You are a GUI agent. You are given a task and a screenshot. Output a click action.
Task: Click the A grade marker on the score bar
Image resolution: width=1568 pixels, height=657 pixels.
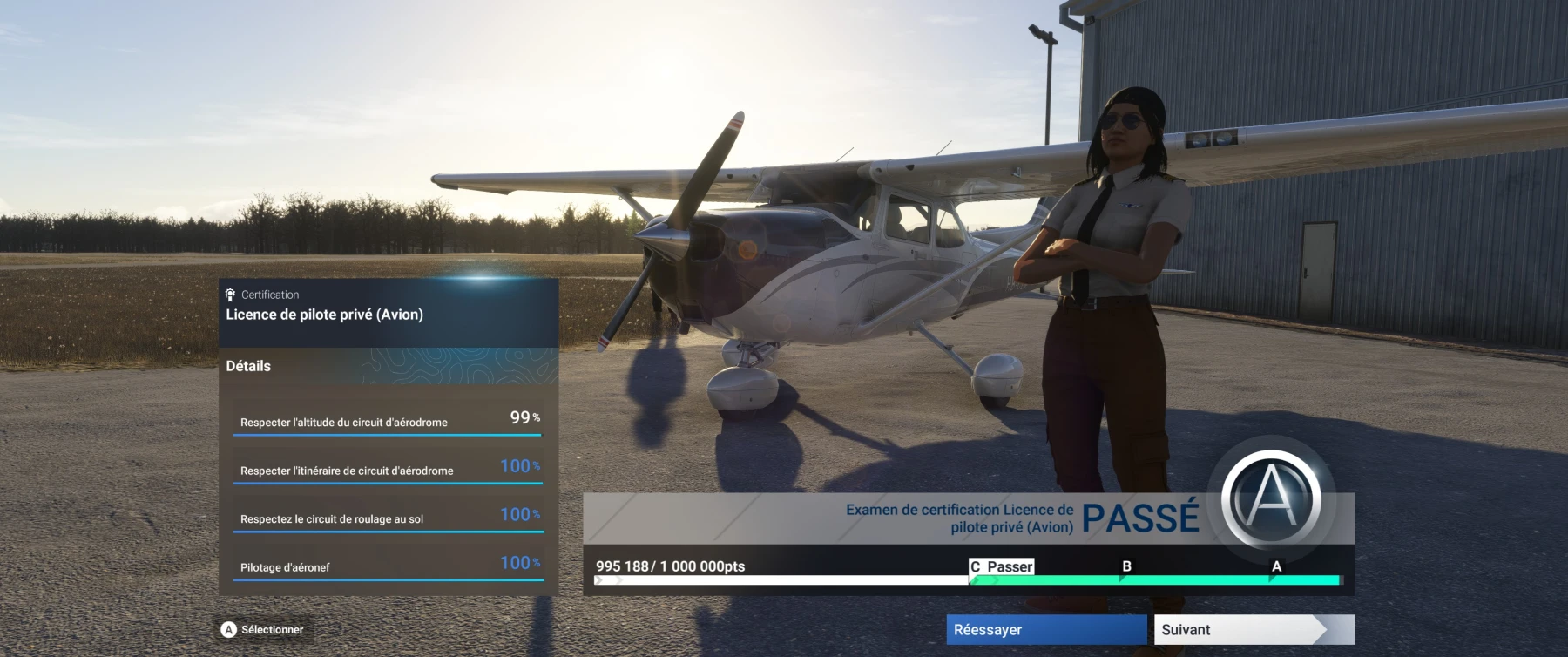(1277, 566)
